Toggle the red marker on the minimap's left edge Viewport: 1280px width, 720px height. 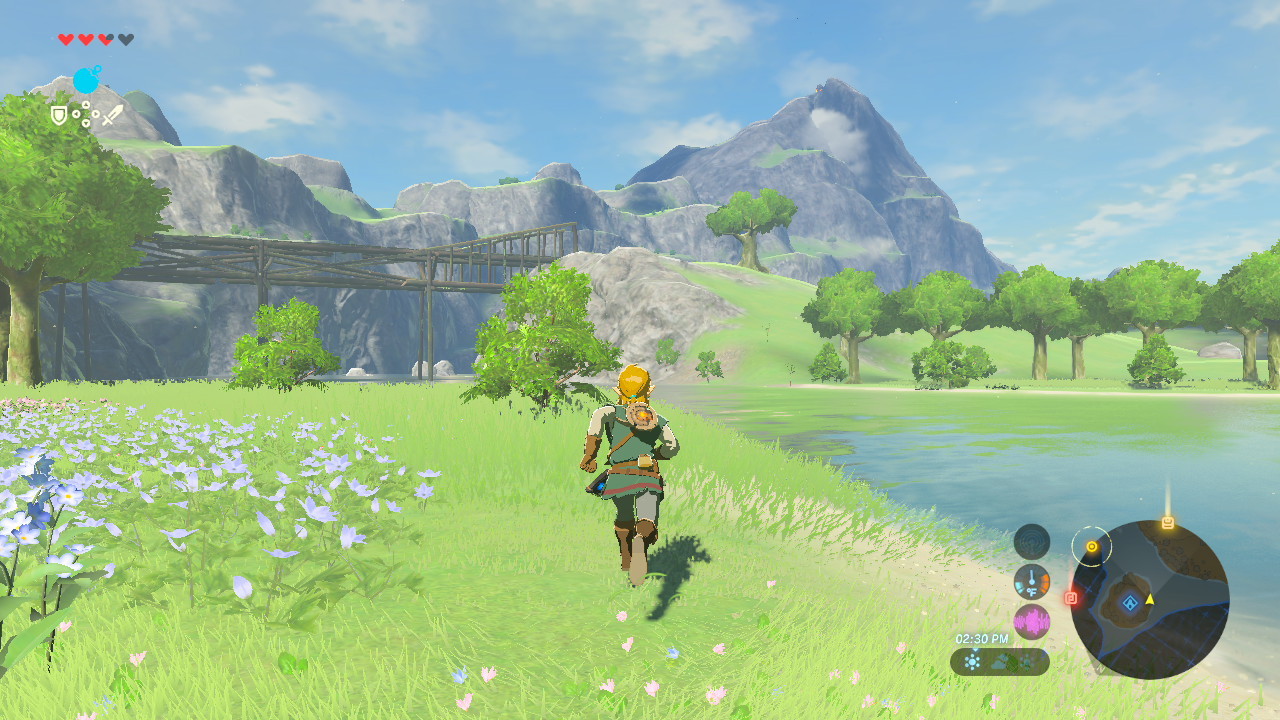click(x=1071, y=597)
